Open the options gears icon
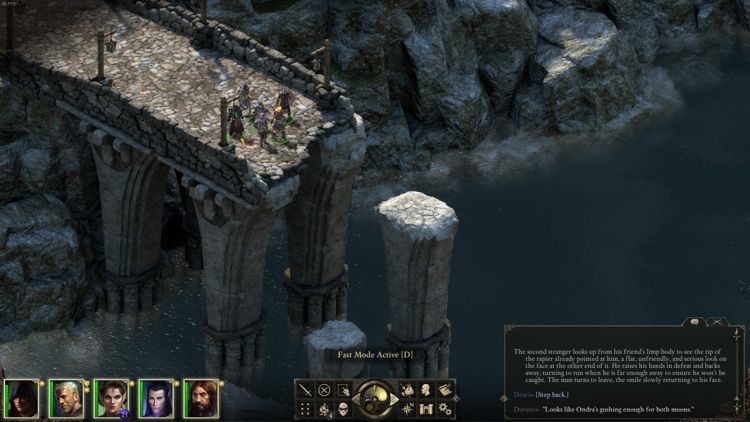 click(445, 408)
